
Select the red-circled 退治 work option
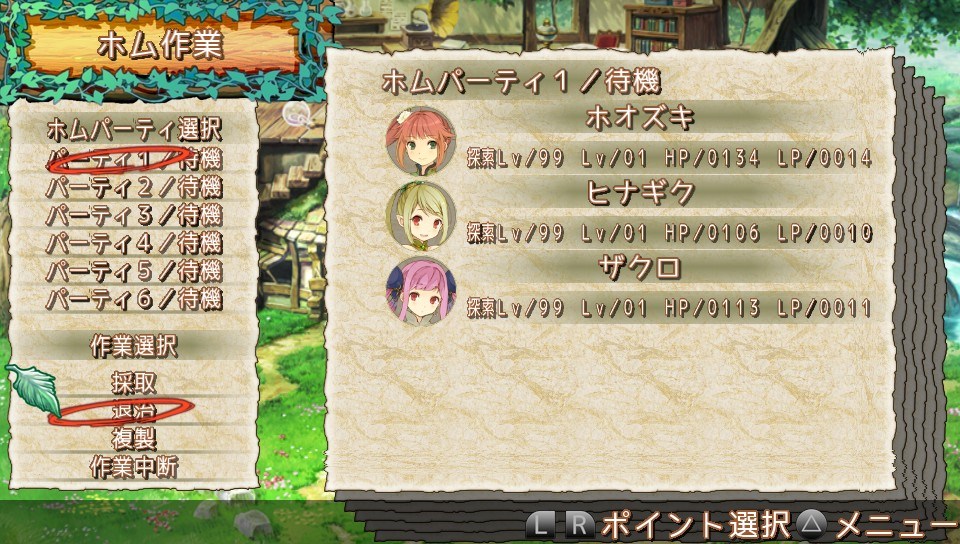(x=134, y=410)
